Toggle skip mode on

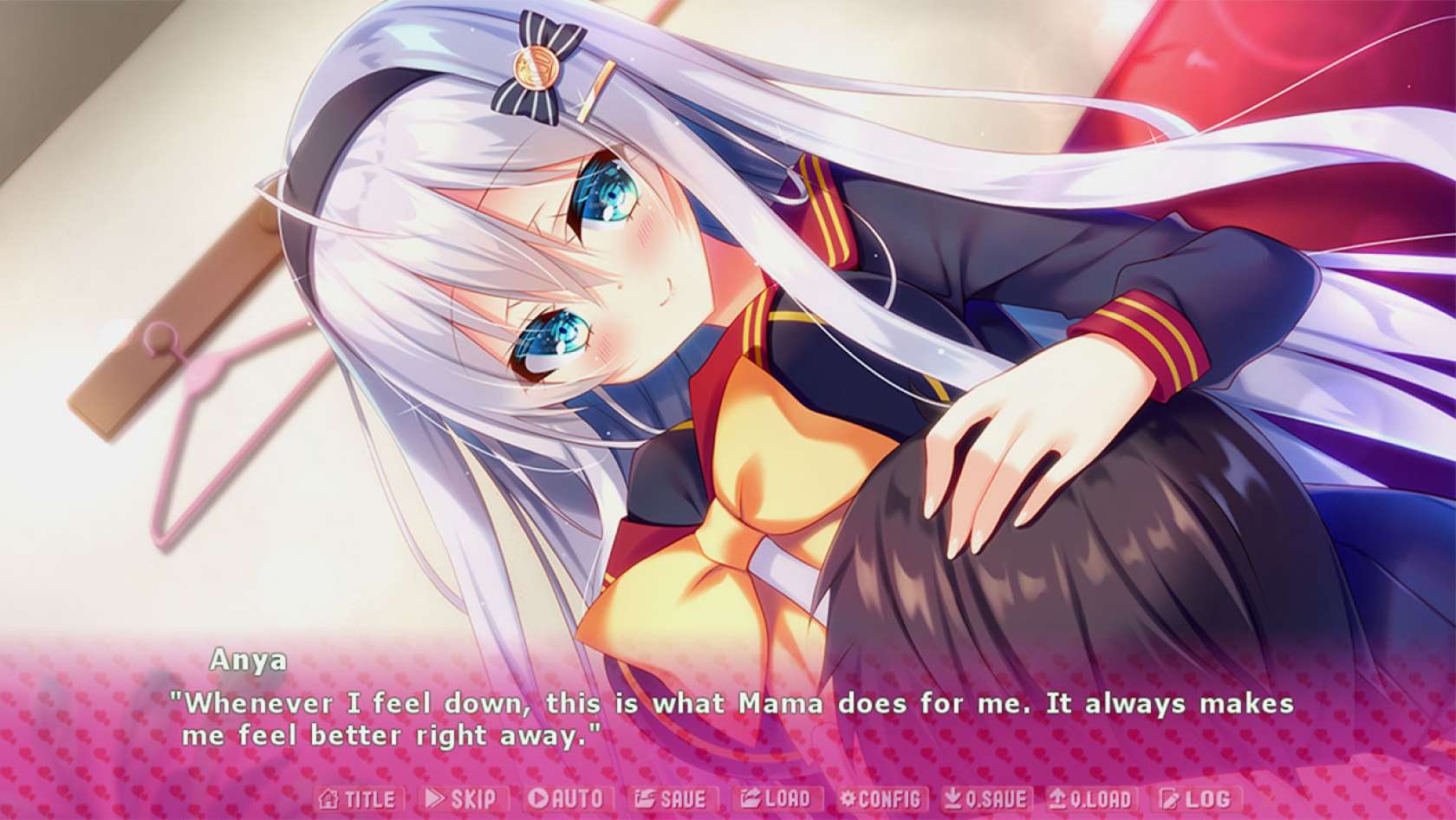point(459,799)
